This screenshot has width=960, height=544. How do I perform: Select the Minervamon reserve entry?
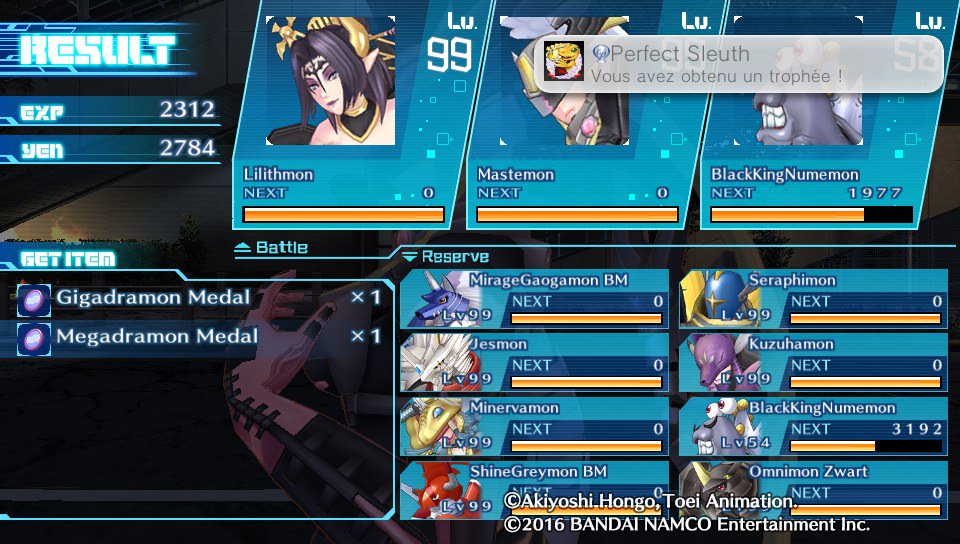534,427
